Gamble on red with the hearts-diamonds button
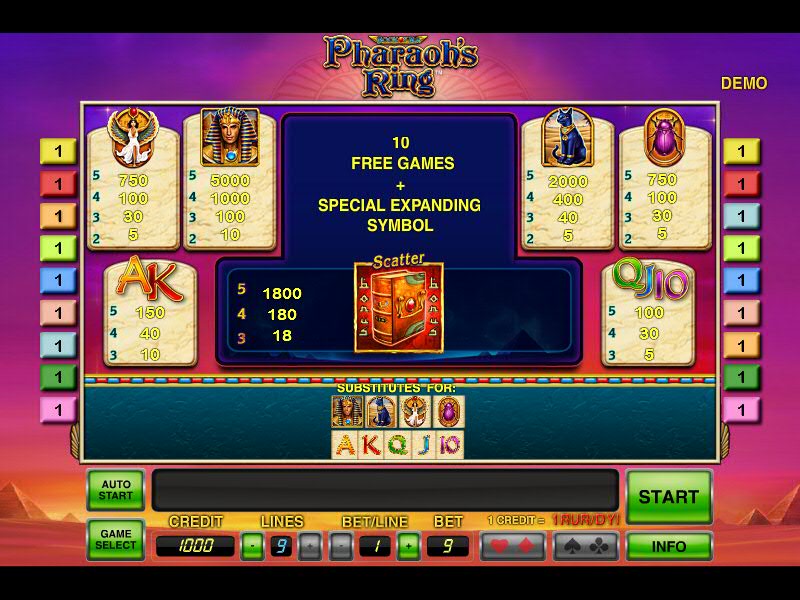This screenshot has height=600, width=800. pyautogui.click(x=512, y=546)
